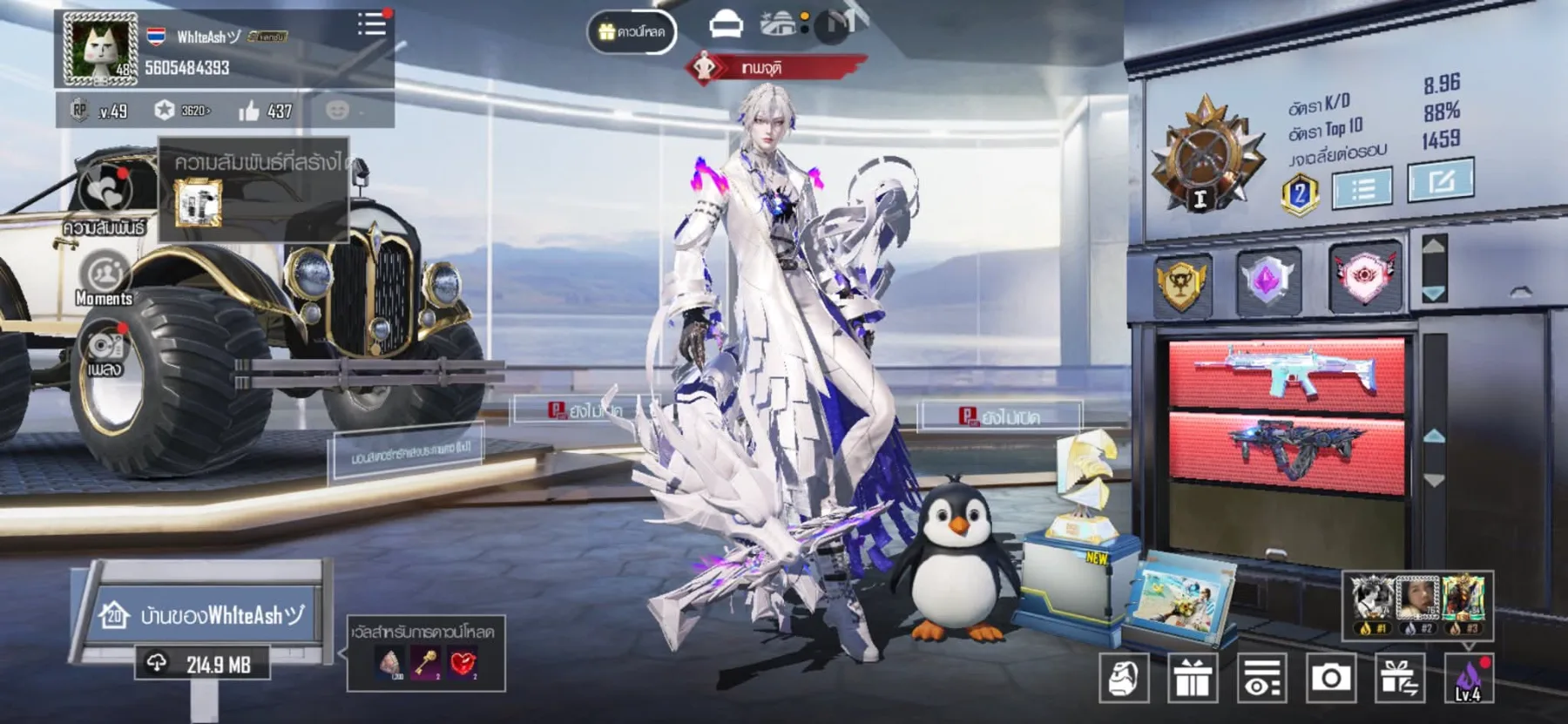The width and height of the screenshot is (1568, 724).
Task: Click the edit button on the stats panel
Action: [1440, 180]
